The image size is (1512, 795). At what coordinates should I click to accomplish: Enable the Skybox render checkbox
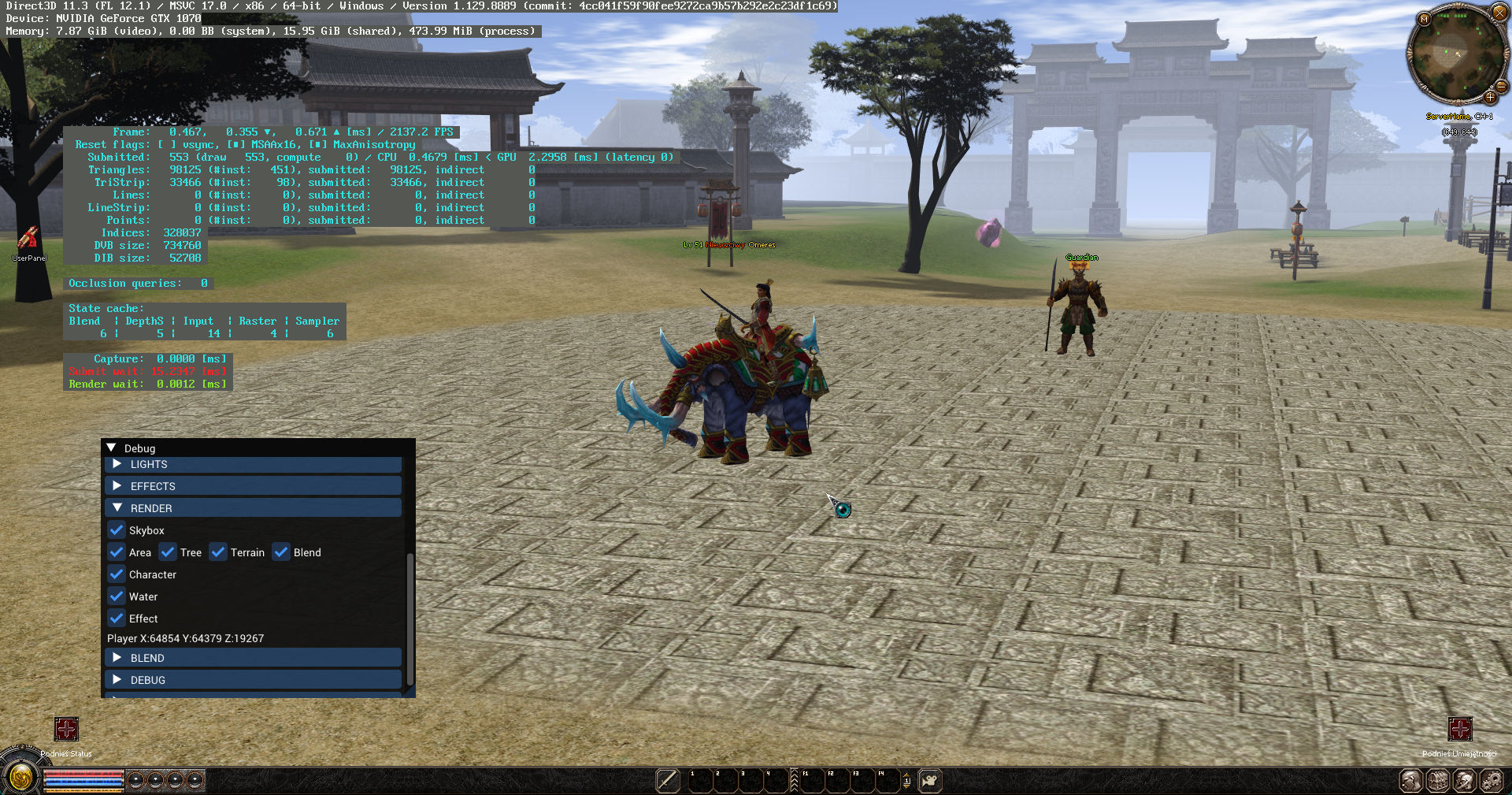pos(116,530)
